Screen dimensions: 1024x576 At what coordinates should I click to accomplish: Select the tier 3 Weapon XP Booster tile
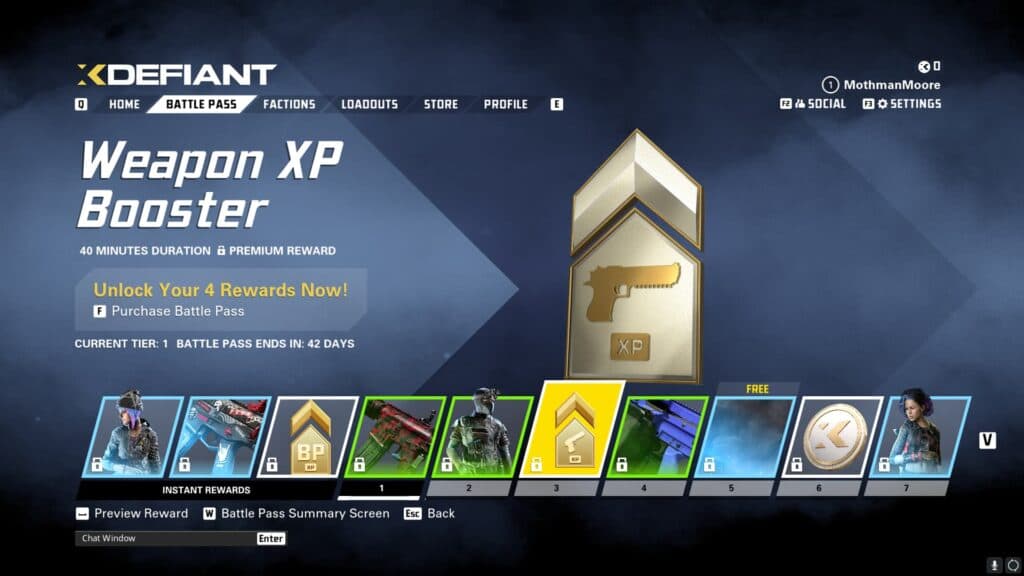(x=576, y=430)
